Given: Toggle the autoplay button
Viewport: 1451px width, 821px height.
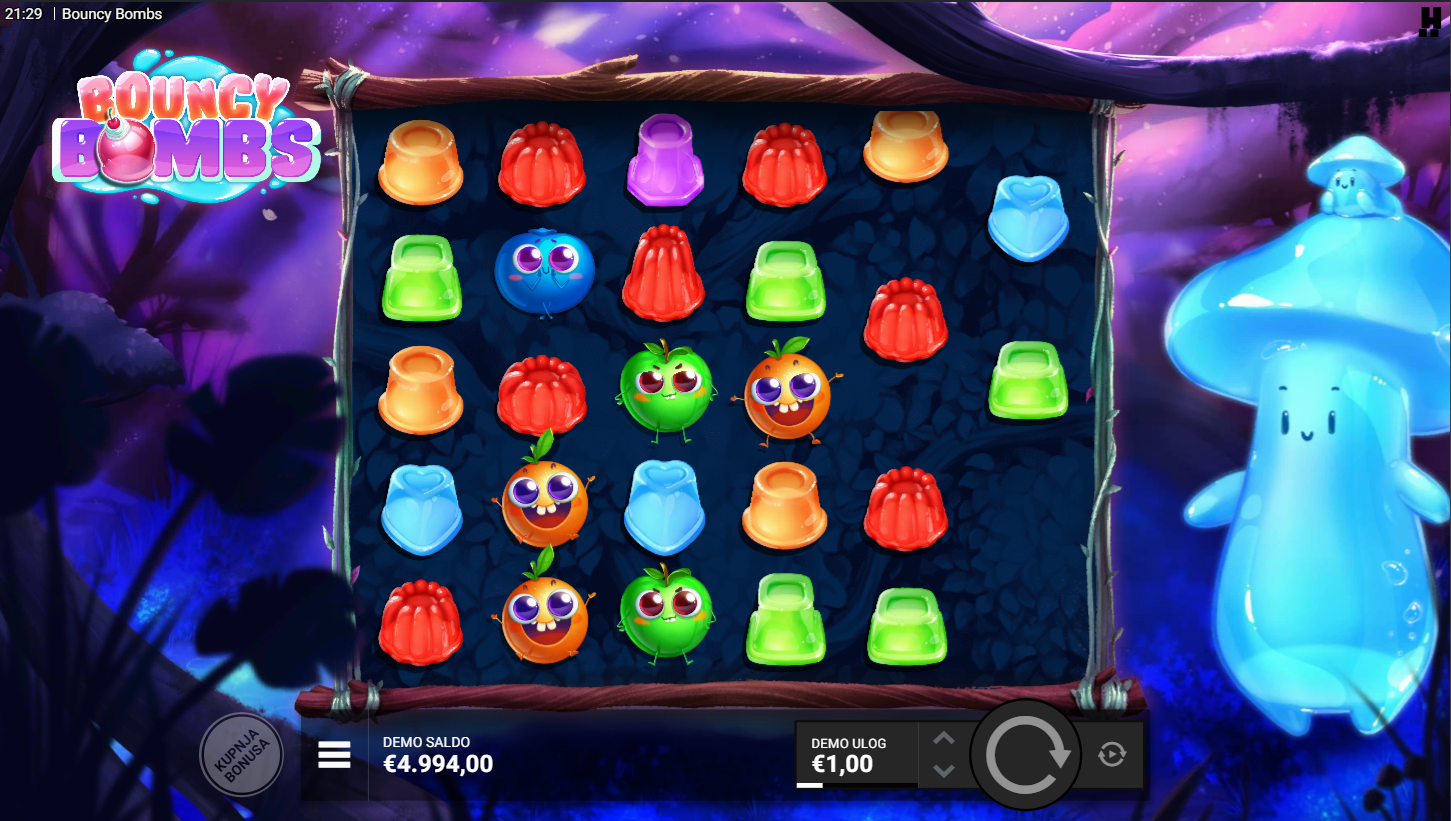Looking at the screenshot, I should click(1112, 755).
